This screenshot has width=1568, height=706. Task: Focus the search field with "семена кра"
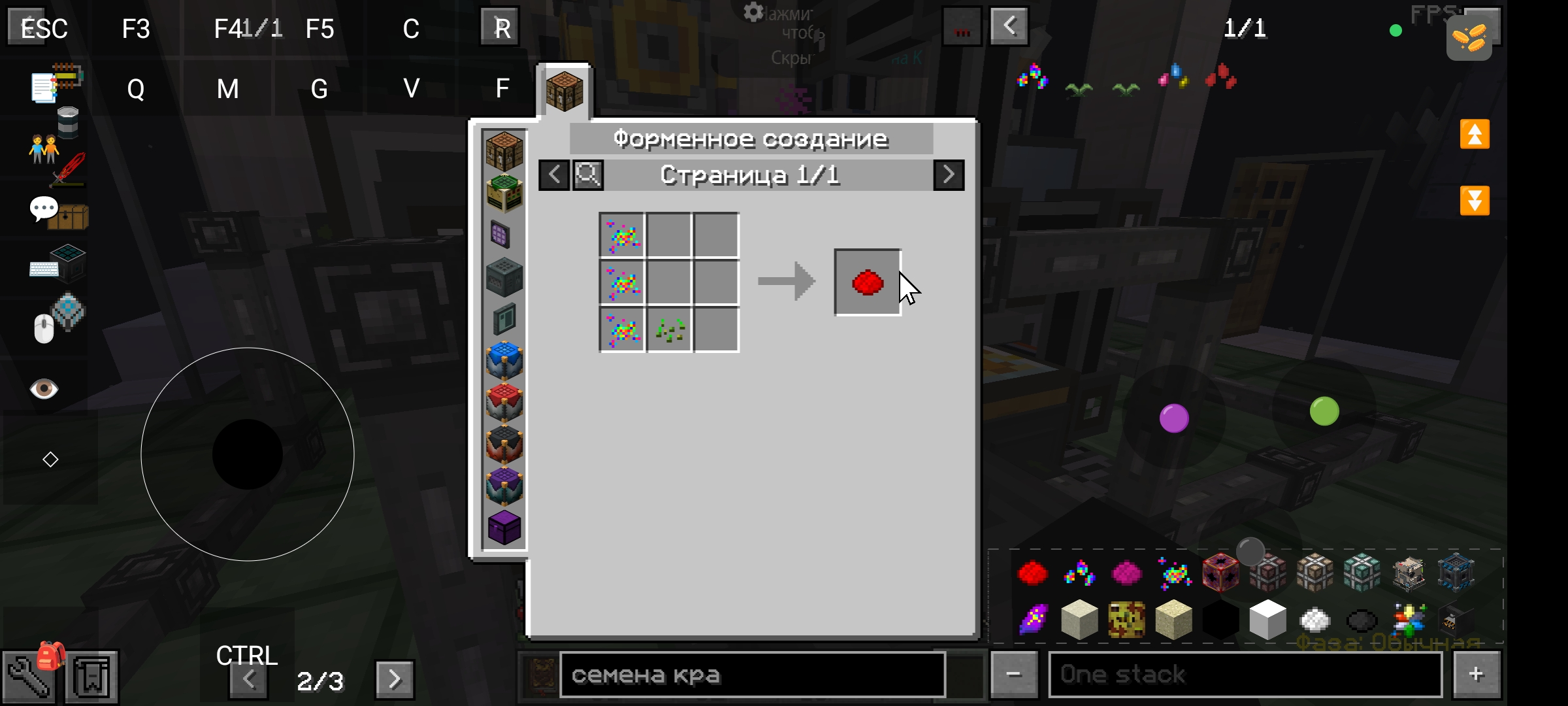(751, 675)
